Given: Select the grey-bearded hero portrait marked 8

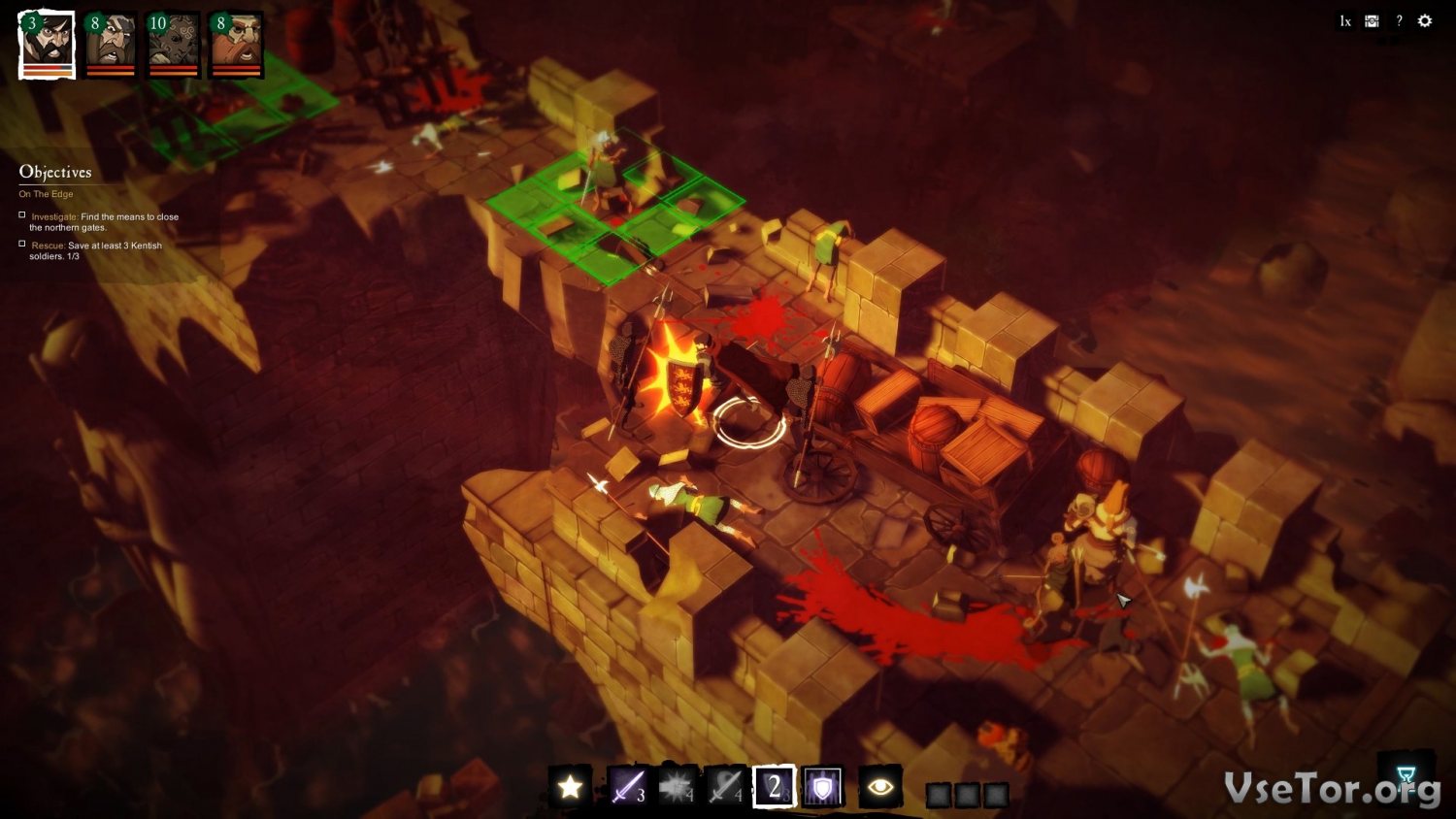Looking at the screenshot, I should (x=110, y=44).
